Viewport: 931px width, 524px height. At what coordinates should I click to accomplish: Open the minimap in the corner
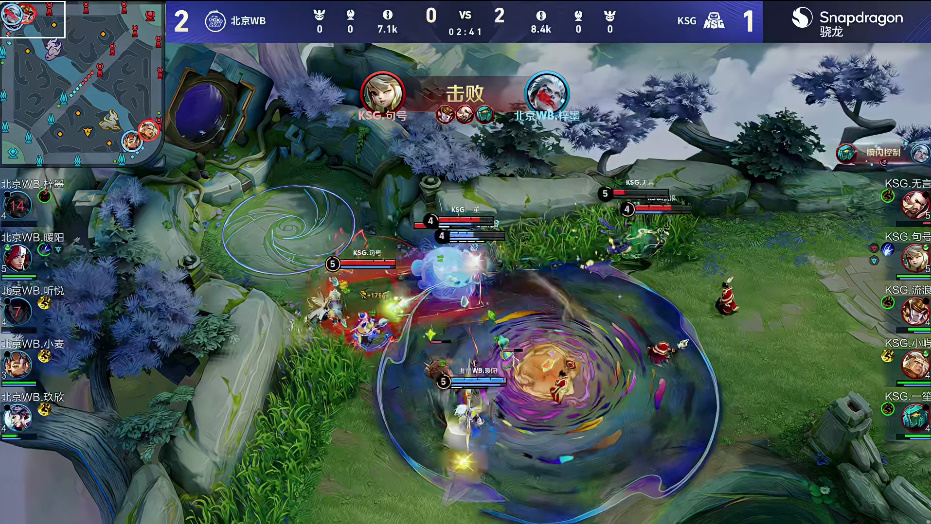pos(82,82)
